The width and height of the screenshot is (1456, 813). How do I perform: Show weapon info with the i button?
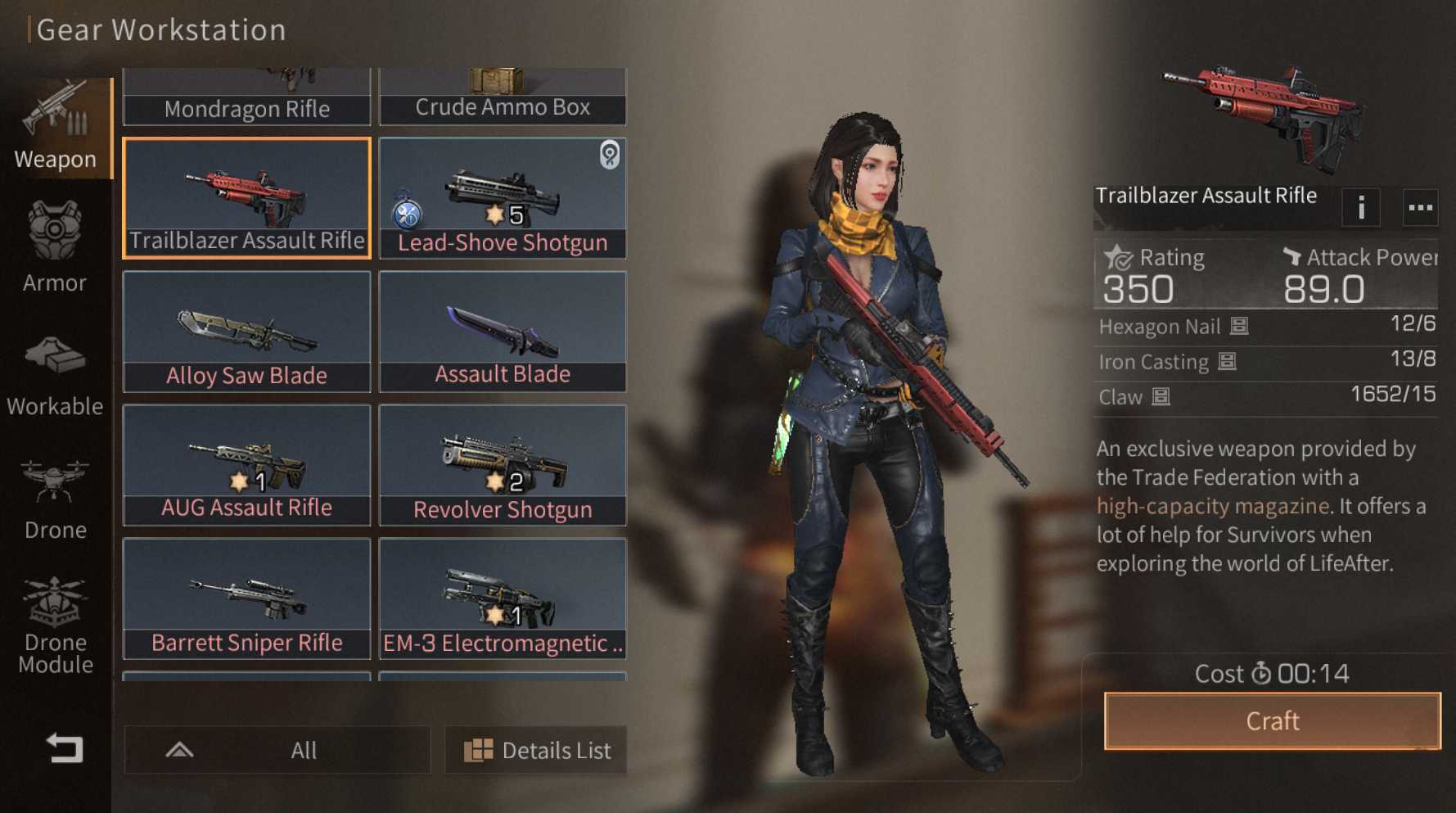point(1361,208)
